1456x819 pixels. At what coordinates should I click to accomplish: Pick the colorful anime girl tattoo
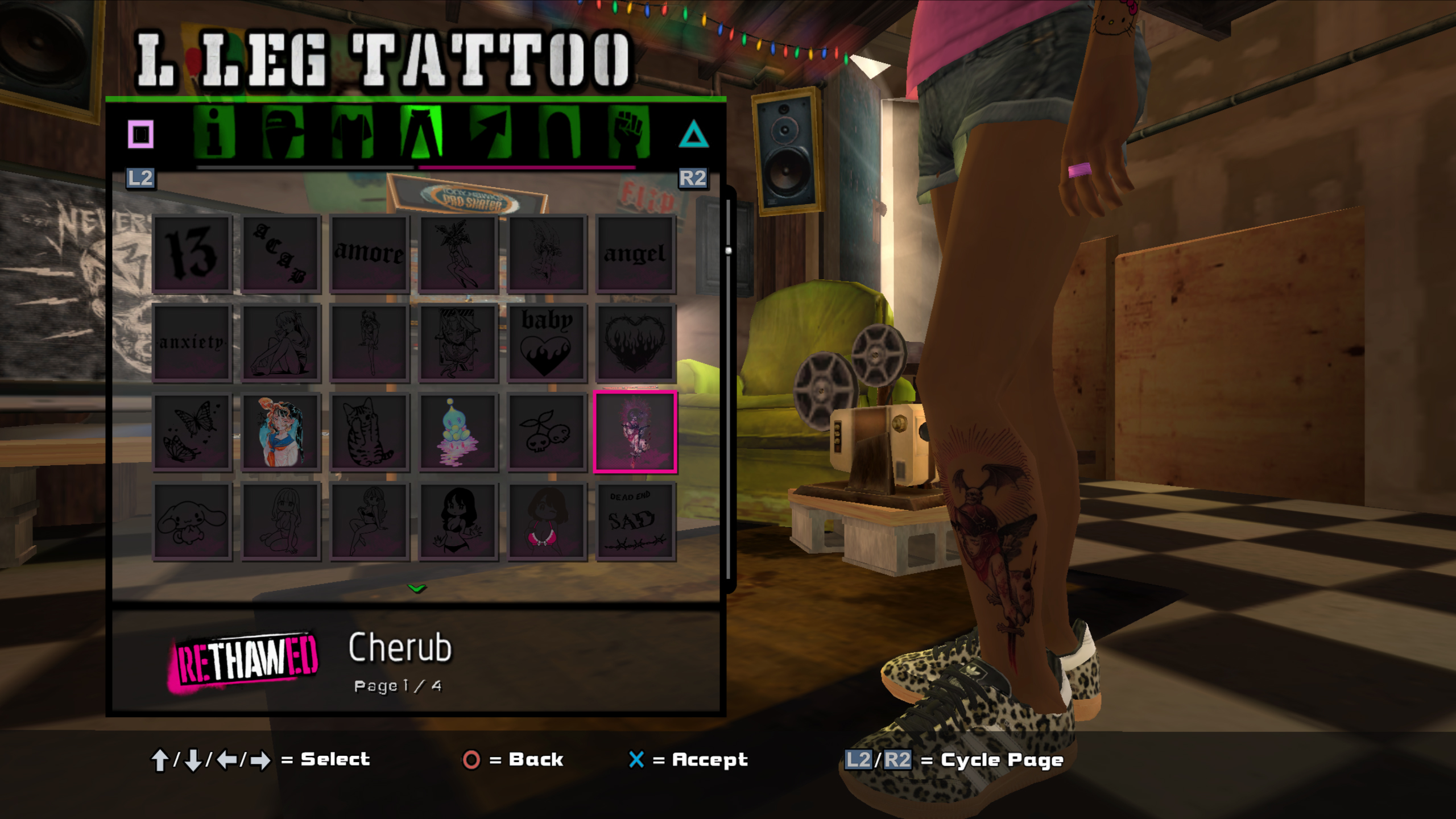point(281,432)
